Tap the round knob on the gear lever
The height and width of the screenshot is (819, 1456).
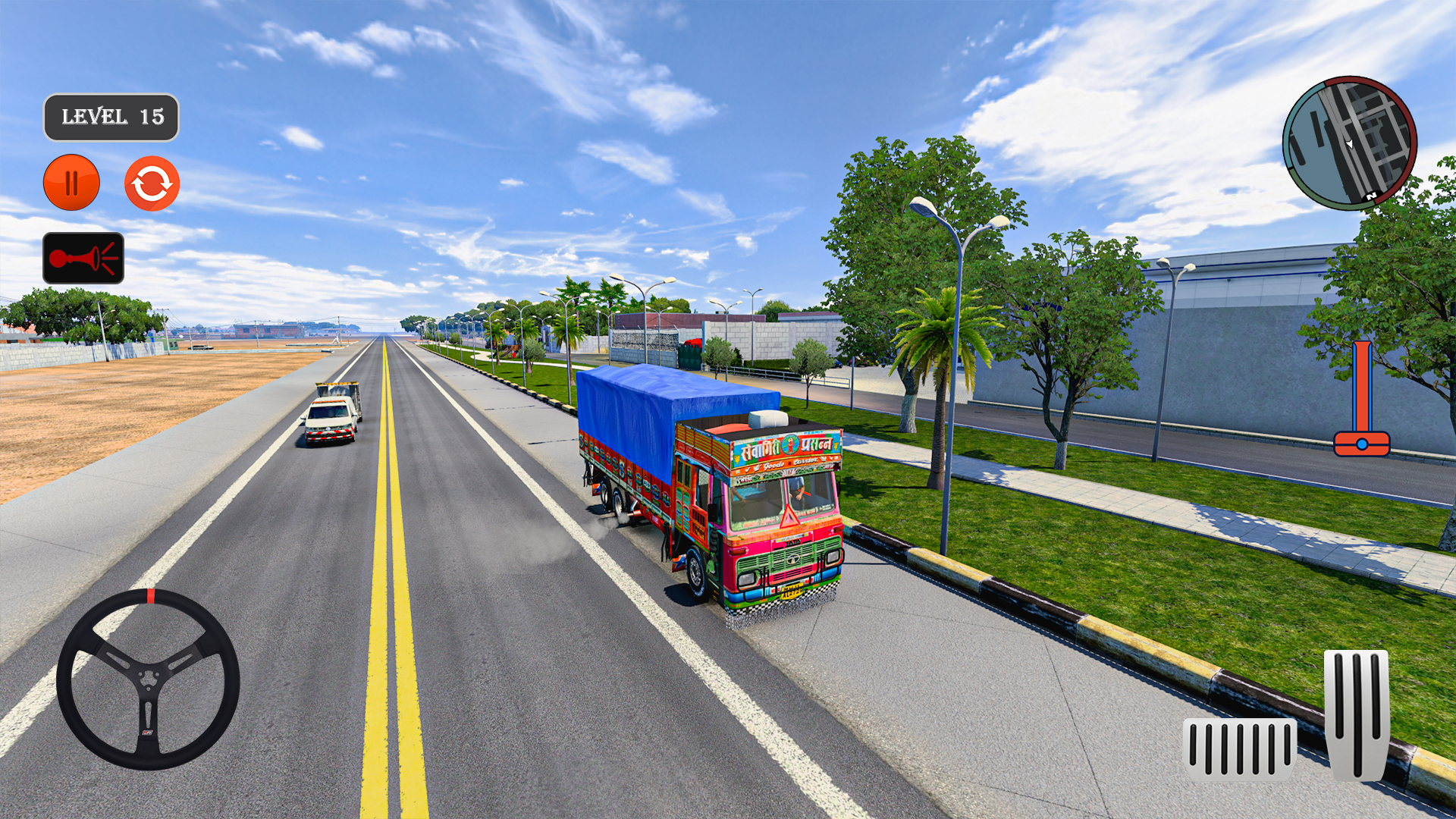[x=1363, y=444]
